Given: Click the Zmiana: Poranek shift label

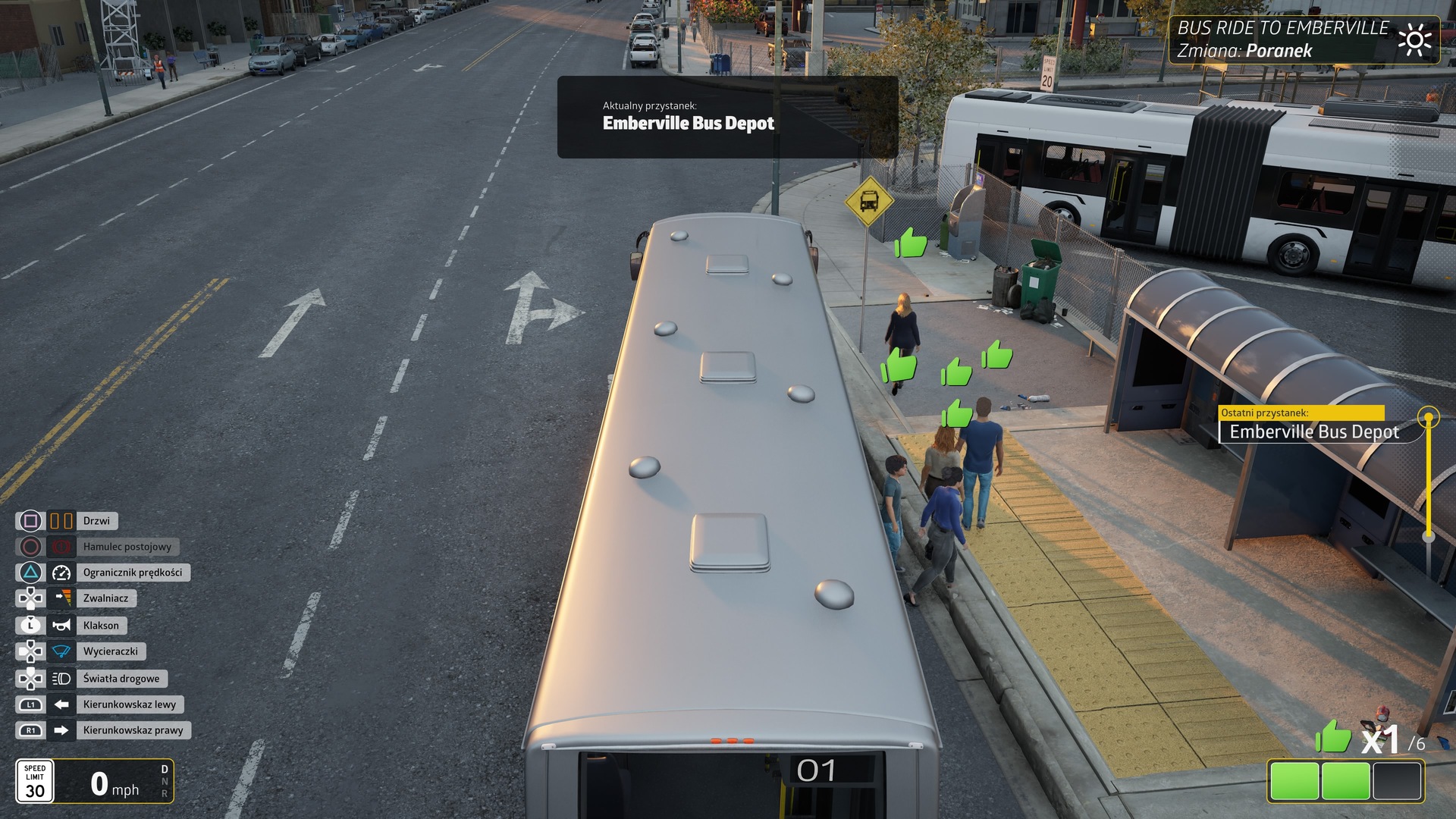Looking at the screenshot, I should point(1246,50).
